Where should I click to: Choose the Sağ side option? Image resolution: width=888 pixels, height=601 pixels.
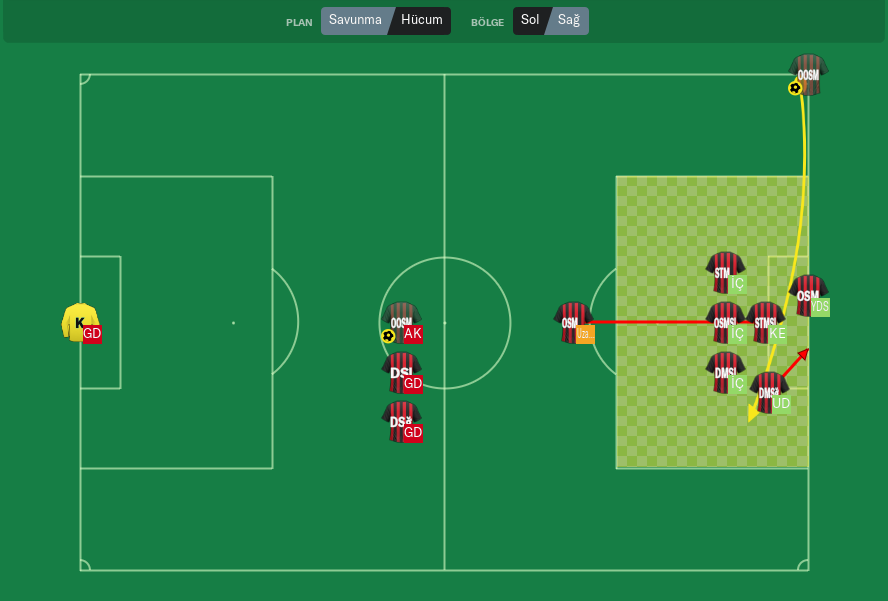pyautogui.click(x=569, y=20)
